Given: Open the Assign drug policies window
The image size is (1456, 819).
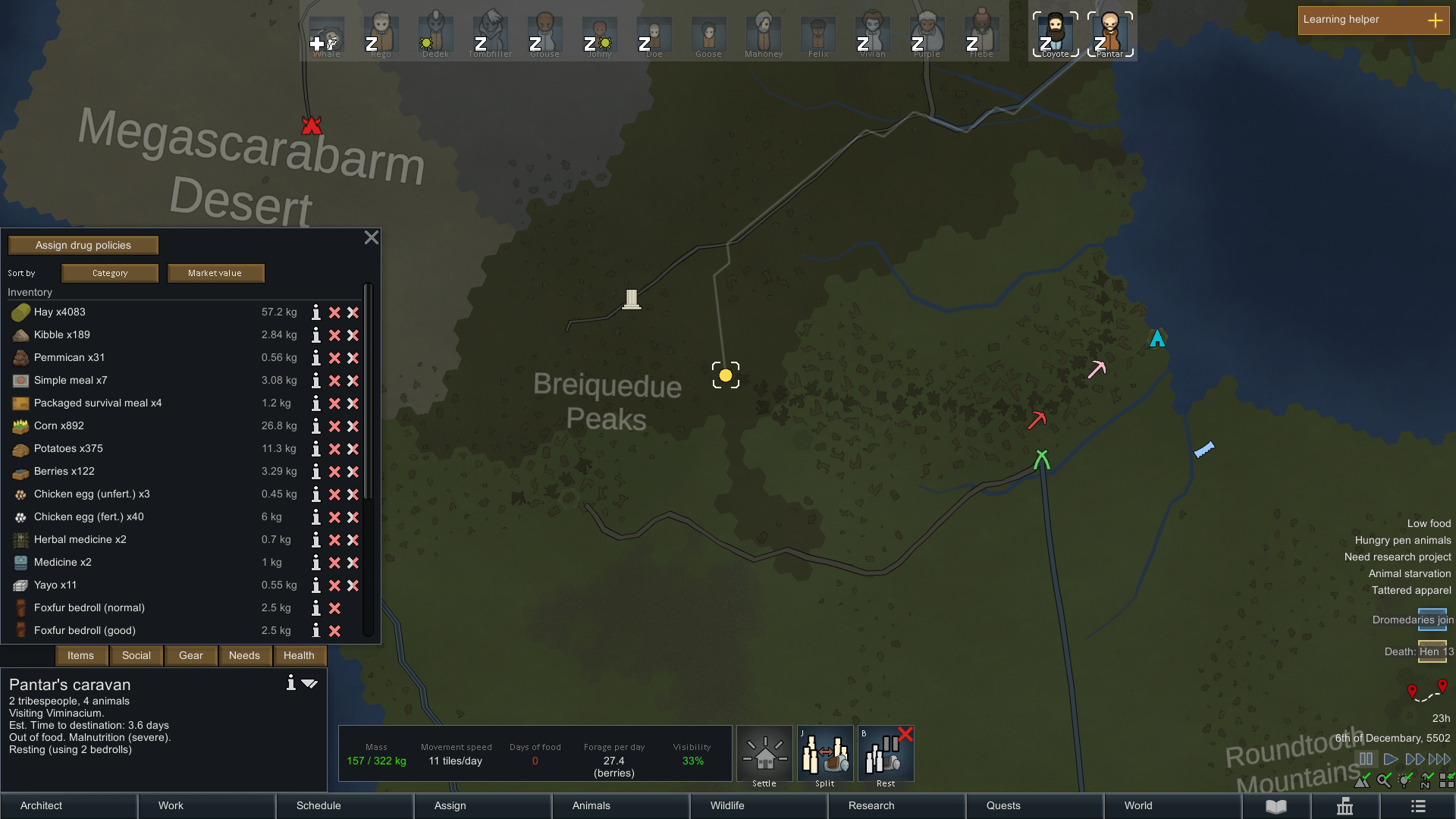Looking at the screenshot, I should tap(83, 244).
